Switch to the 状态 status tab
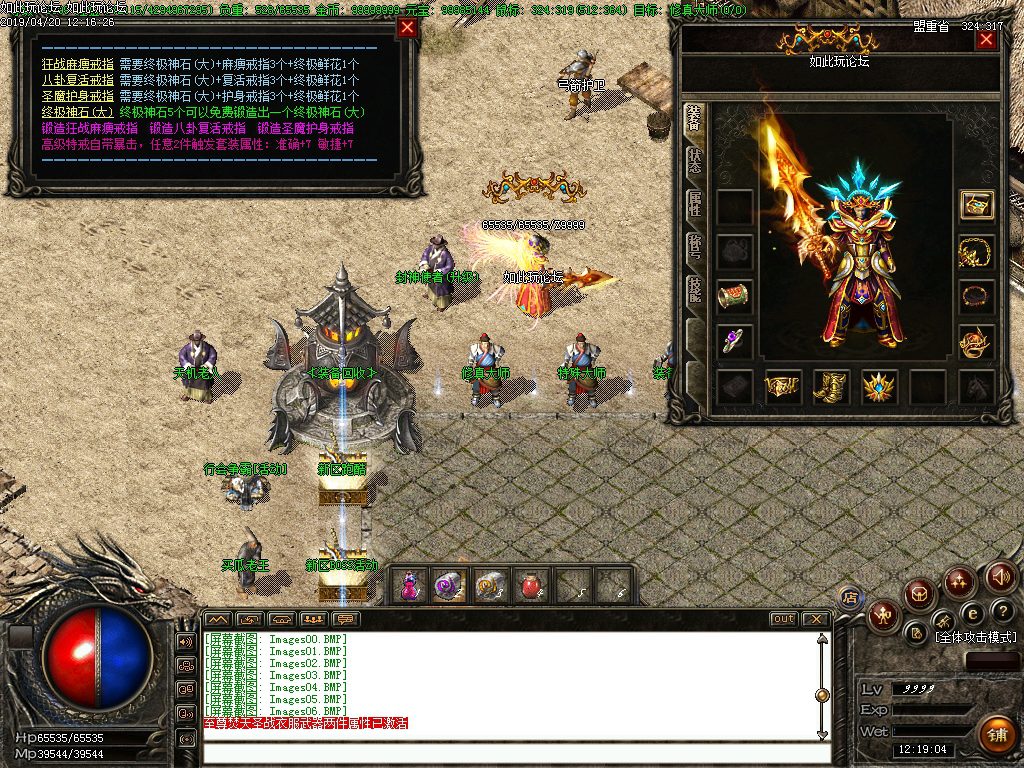 [x=694, y=162]
